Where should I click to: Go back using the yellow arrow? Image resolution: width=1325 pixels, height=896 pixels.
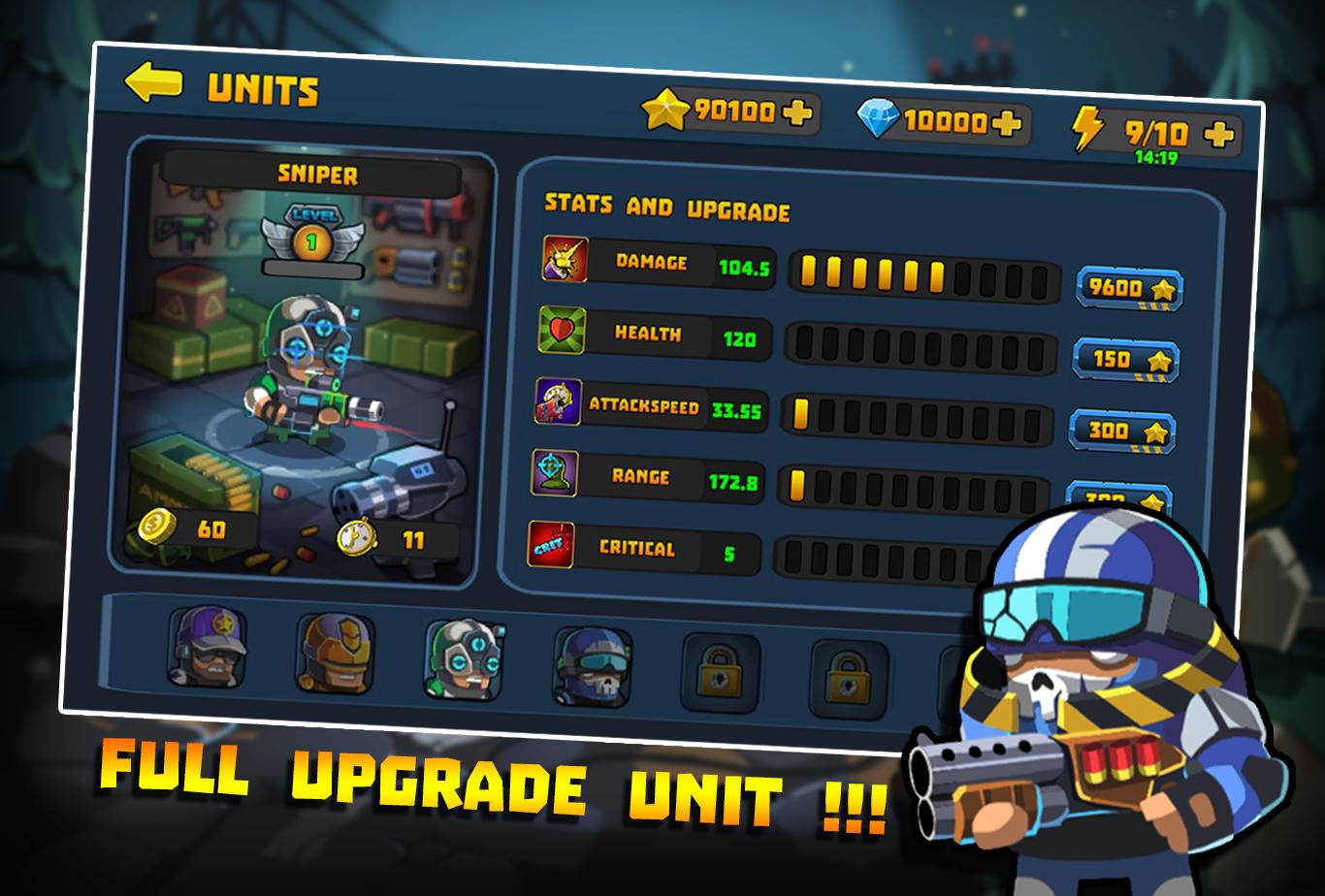(153, 83)
